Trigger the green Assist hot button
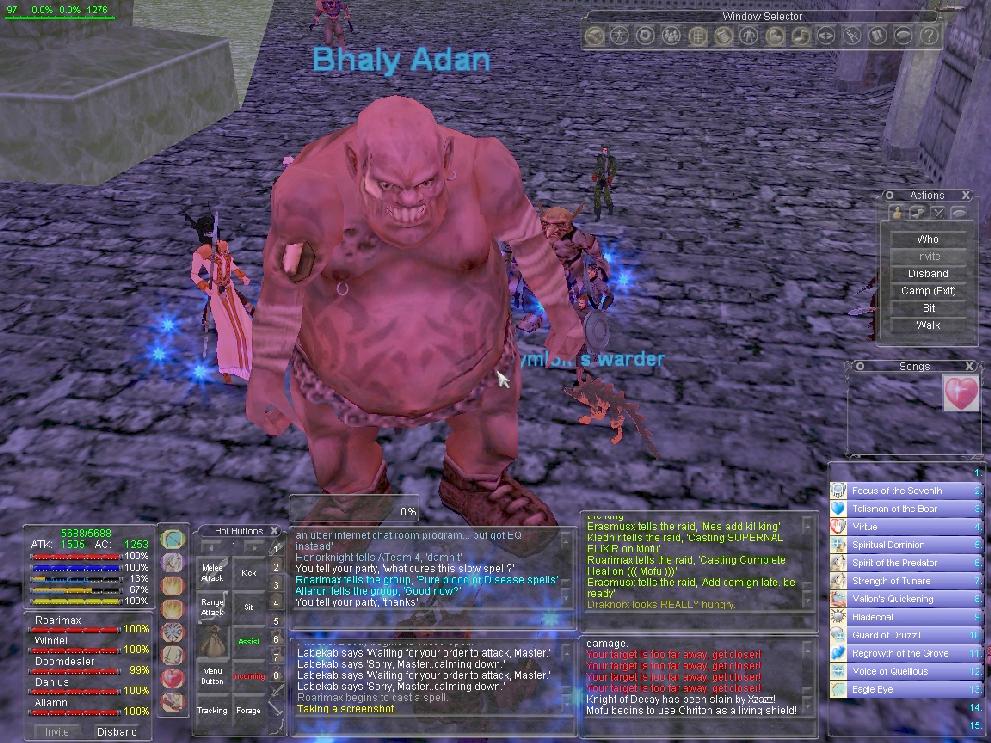Screen dimensions: 991x743 [x=249, y=641]
